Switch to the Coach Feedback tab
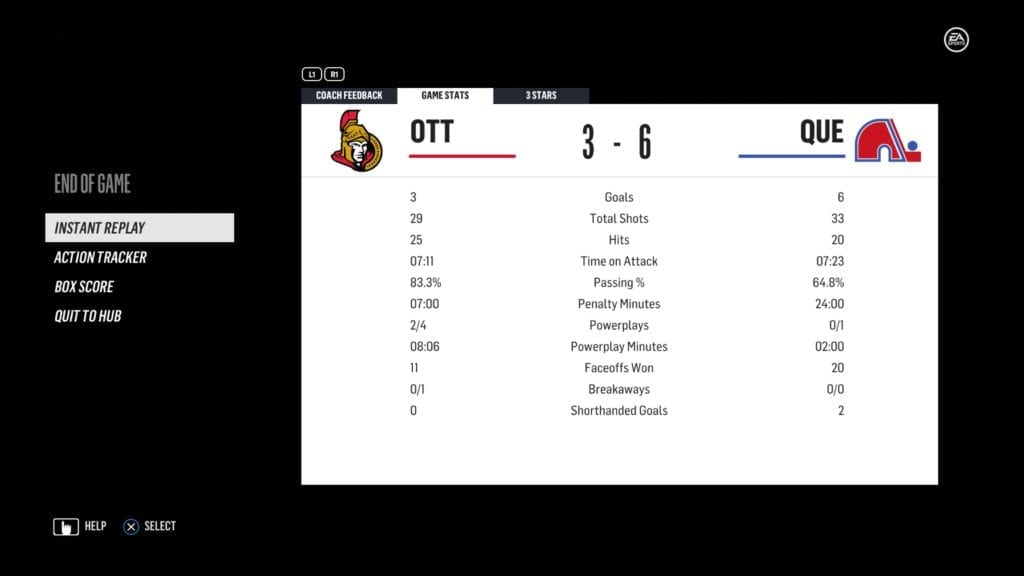Viewport: 1024px width, 576px height. pos(349,96)
